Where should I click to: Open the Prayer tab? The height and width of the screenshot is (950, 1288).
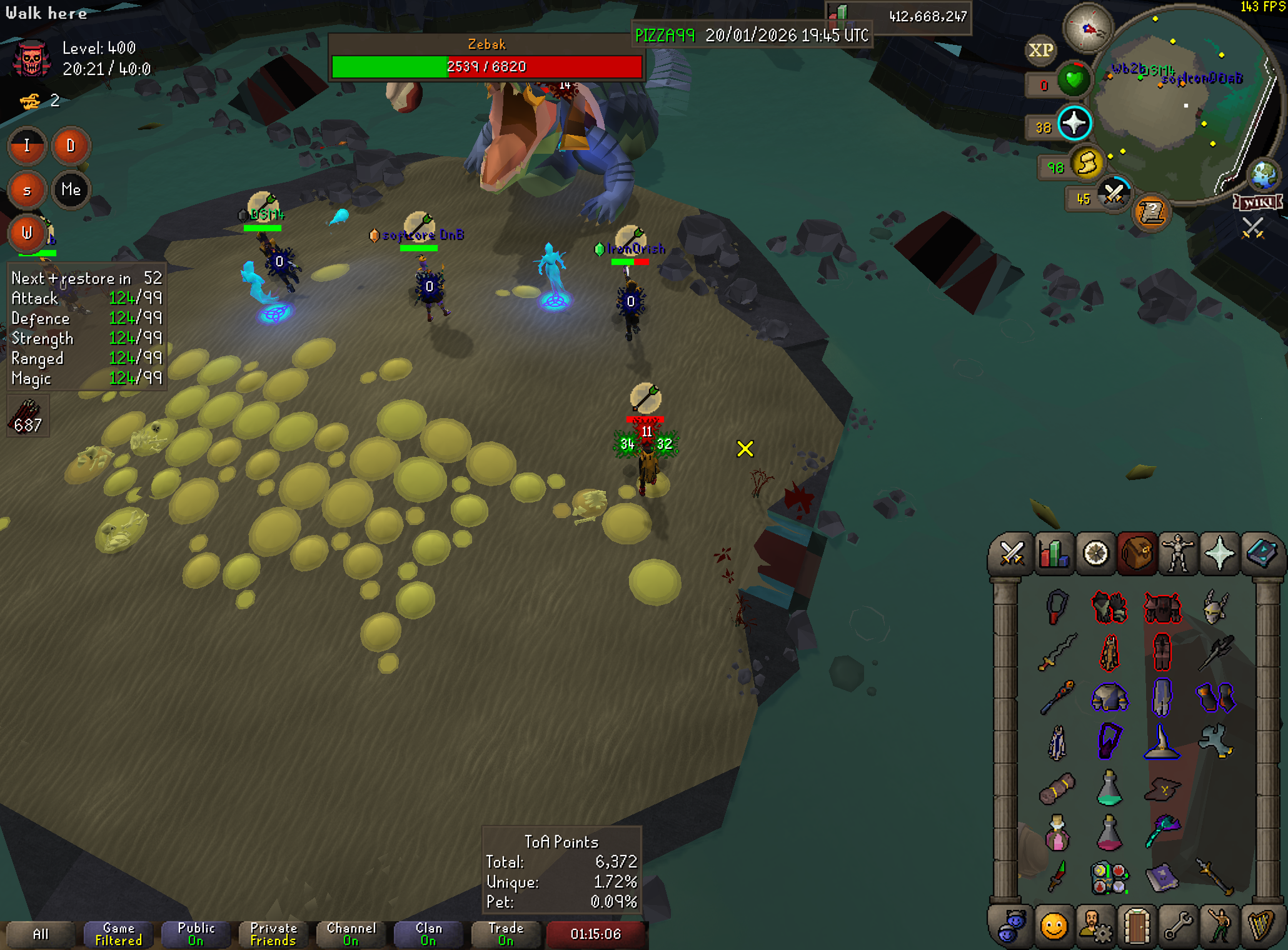point(1219,554)
